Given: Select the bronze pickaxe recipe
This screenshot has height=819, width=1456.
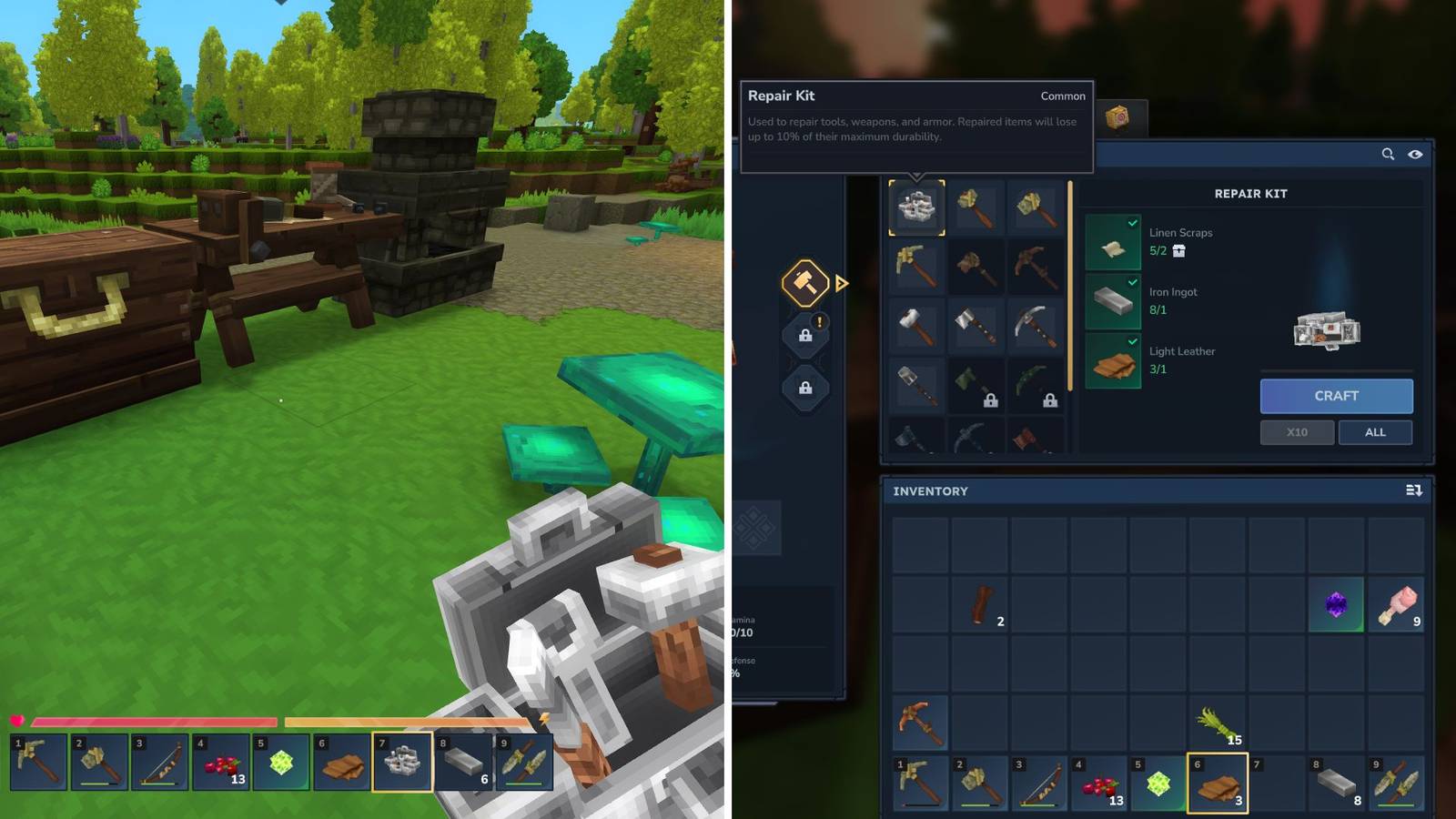Looking at the screenshot, I should coord(916,265).
